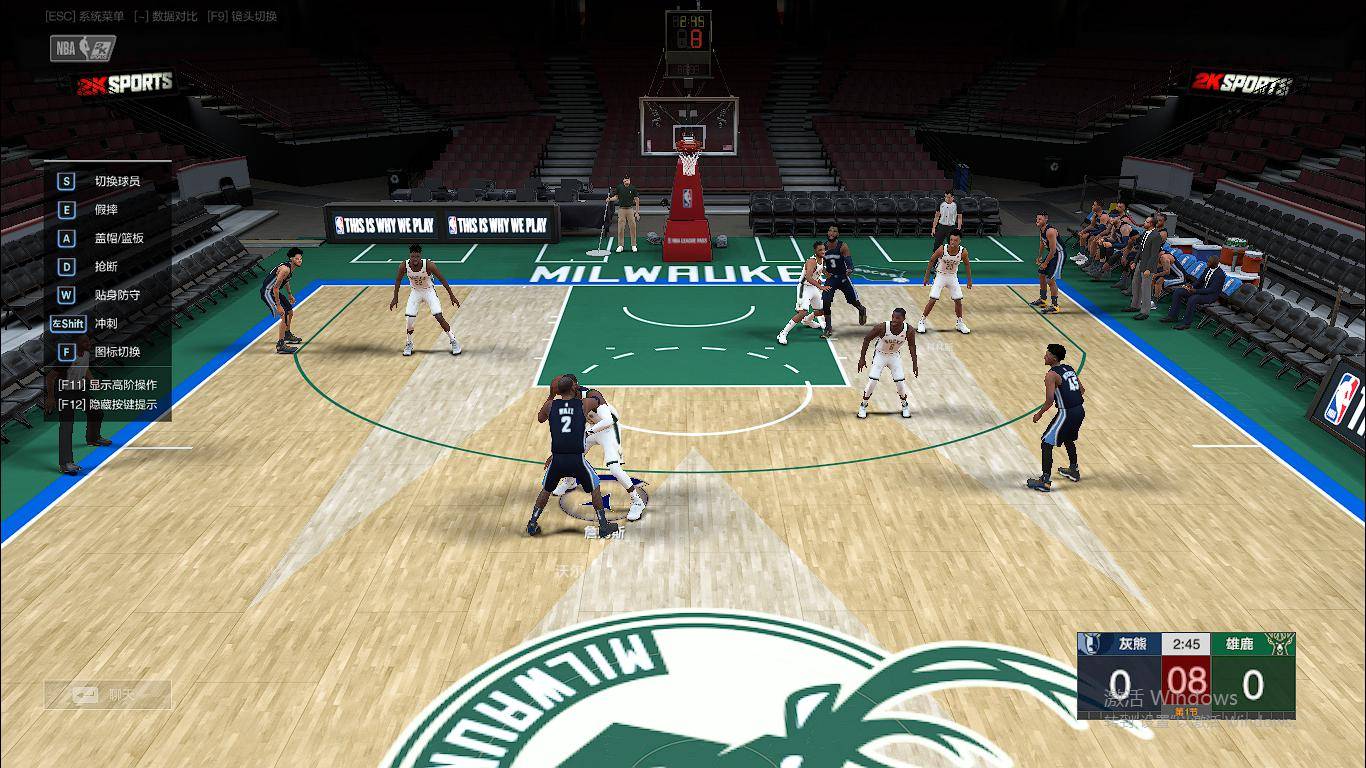Viewport: 1366px width, 768px height.
Task: Click the 抢断 steal control label
Action: coord(107,266)
